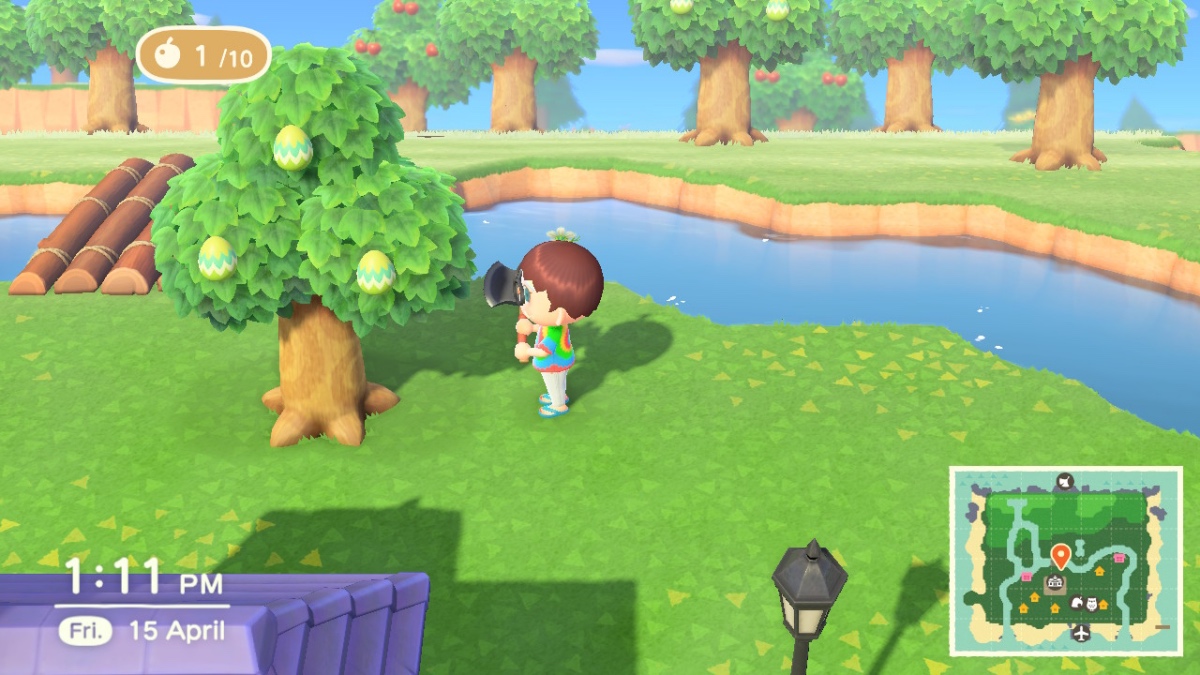Open the island minimap
Viewport: 1200px width, 675px height.
pos(1065,560)
